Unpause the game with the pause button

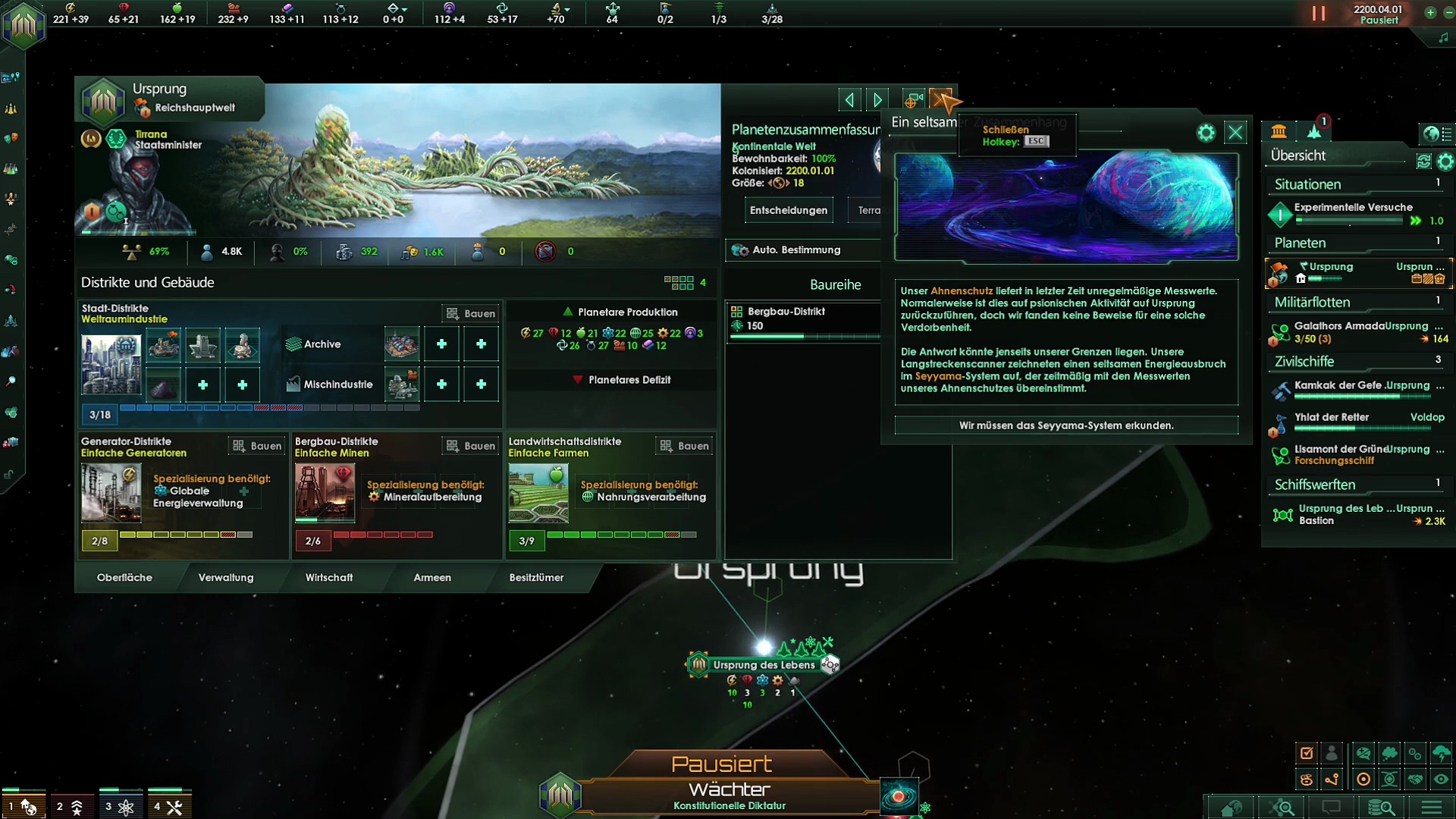[1319, 14]
